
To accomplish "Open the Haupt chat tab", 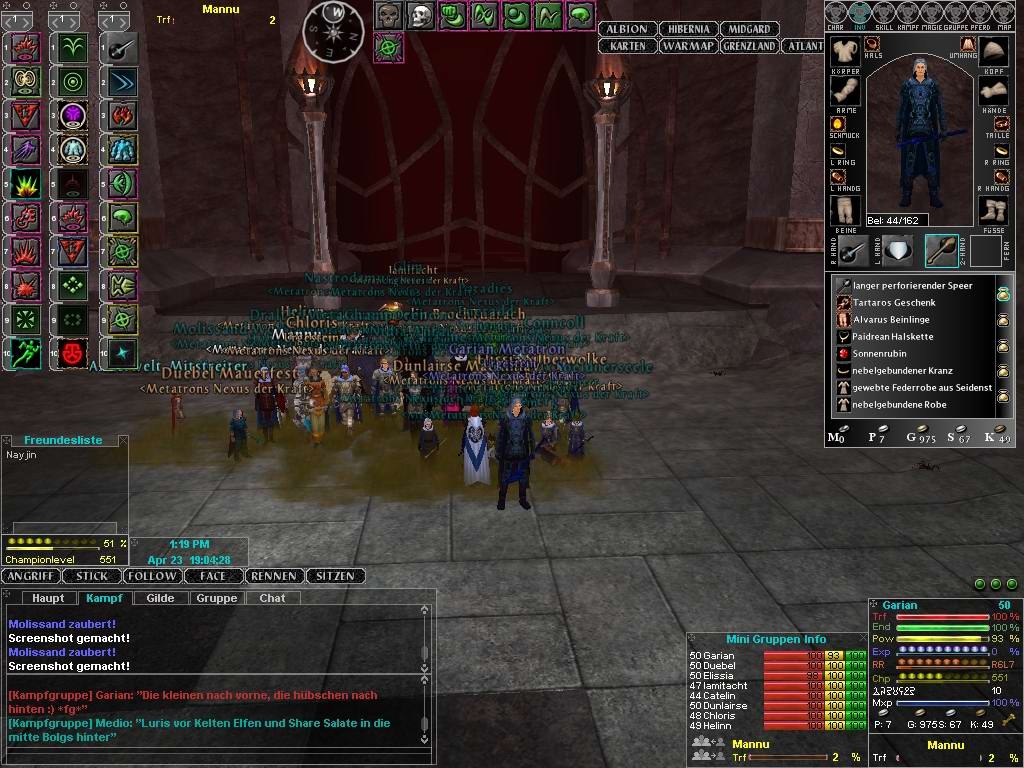I will coord(48,598).
